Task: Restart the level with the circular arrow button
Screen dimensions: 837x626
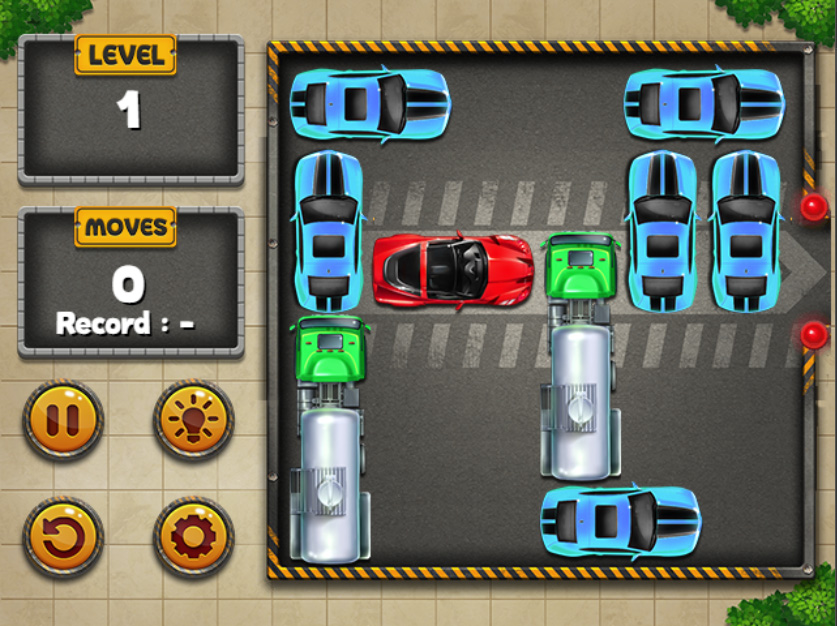Action: 63,537
